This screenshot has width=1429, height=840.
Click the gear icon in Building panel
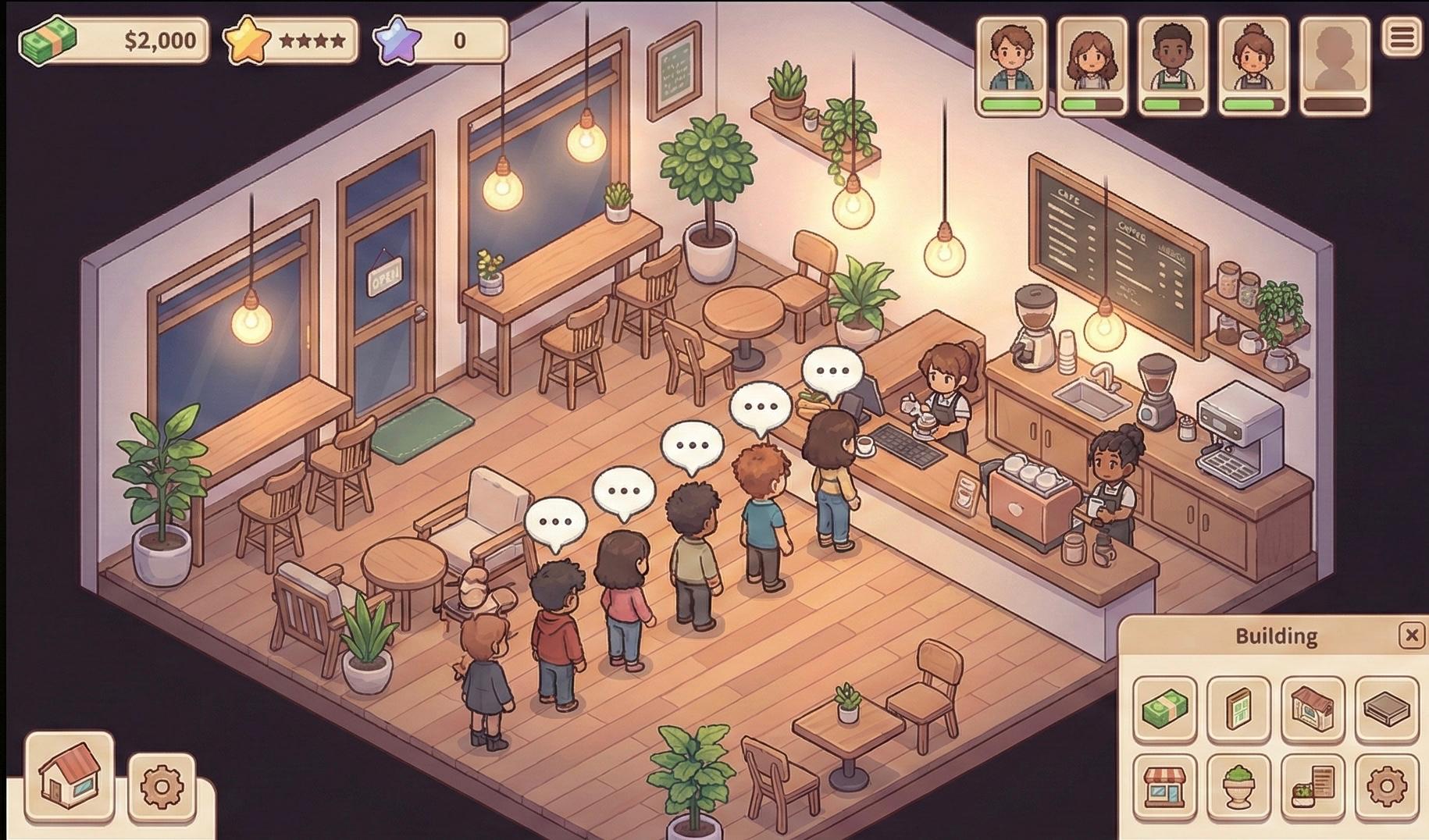[x=1387, y=786]
